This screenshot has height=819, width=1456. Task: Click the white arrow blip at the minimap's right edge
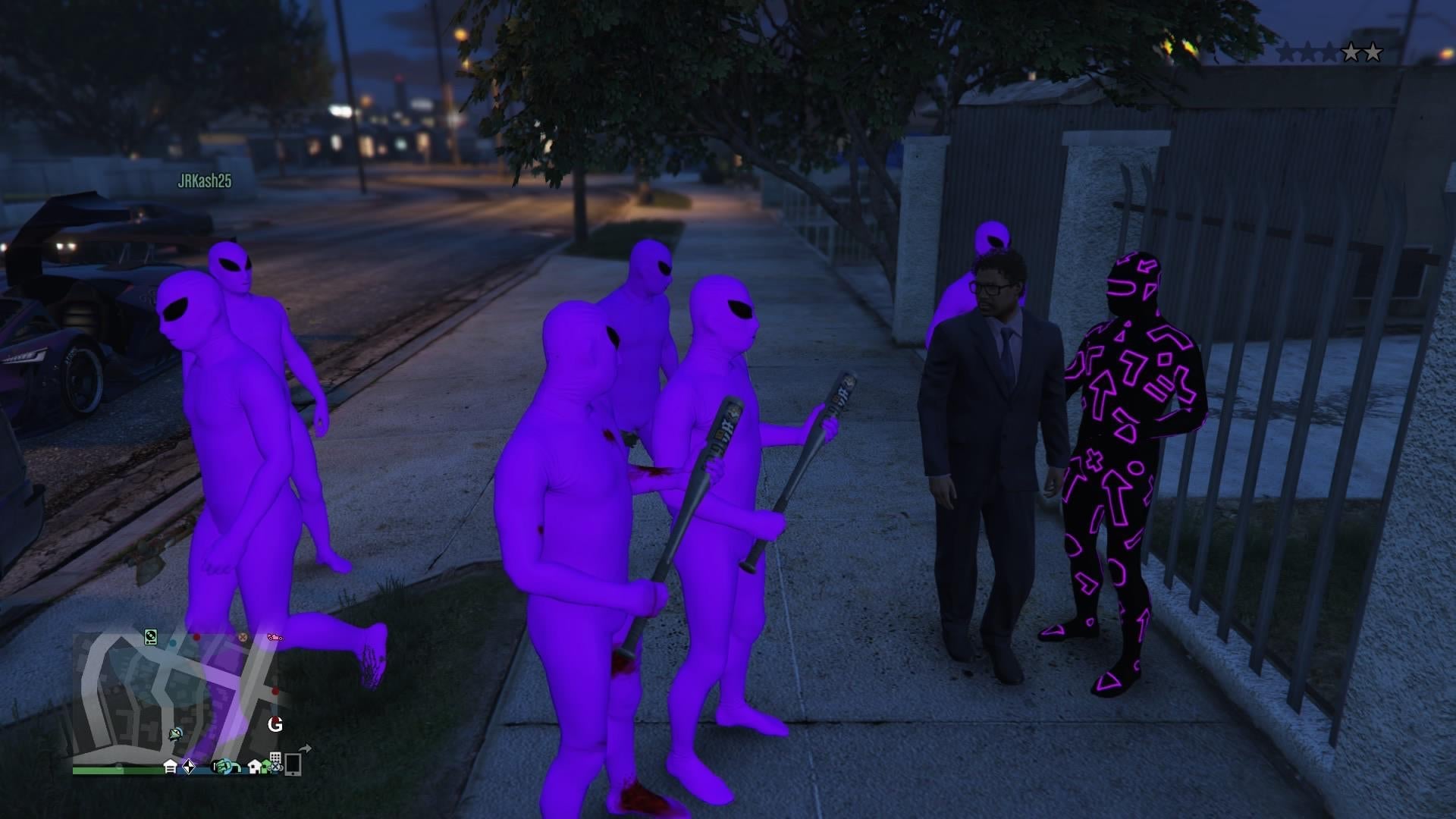coord(306,748)
